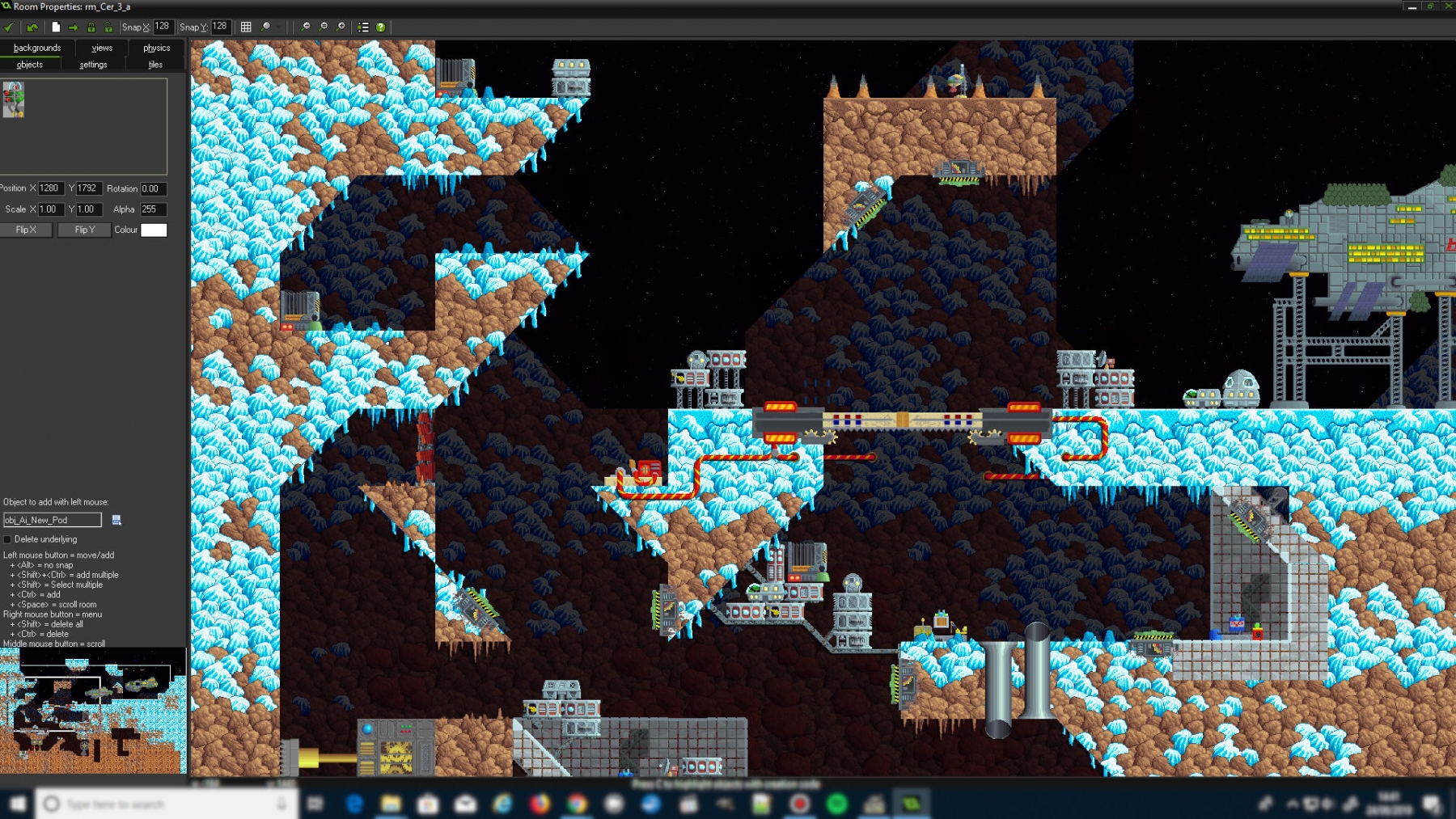
Task: Edit the Rotation value field
Action: [153, 189]
